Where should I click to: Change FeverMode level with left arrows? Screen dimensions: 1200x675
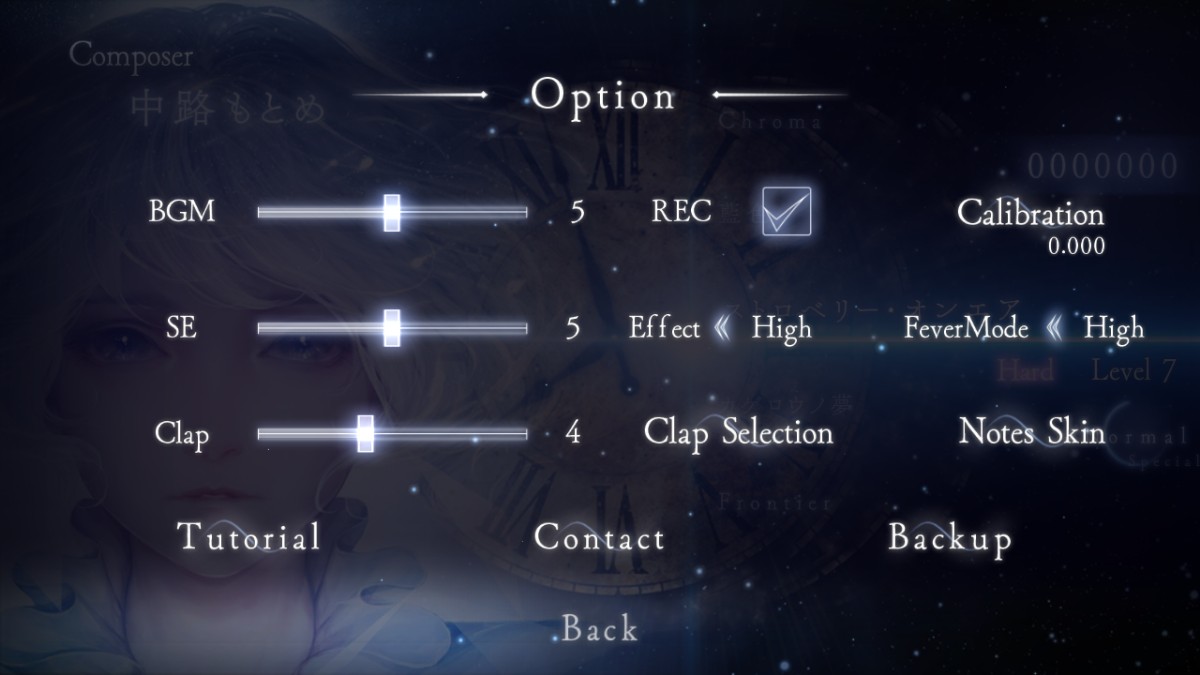coord(1056,328)
